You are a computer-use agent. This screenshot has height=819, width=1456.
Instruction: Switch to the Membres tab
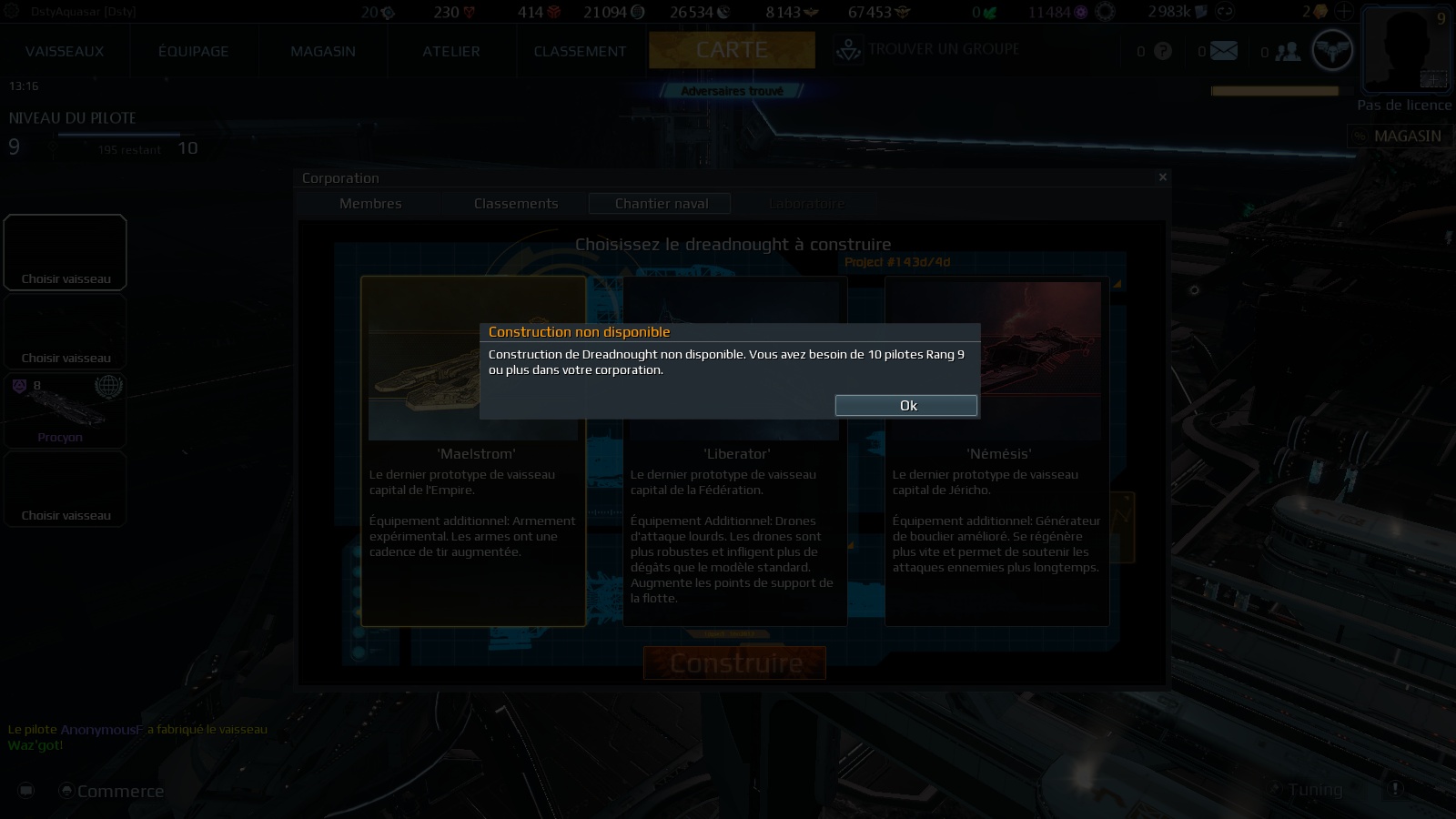coord(369,203)
